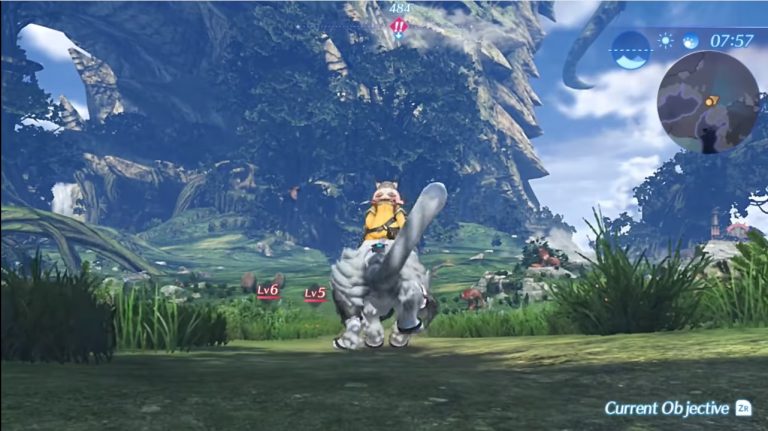The width and height of the screenshot is (768, 431).
Task: Click the orange player marker on the minimap
Action: [712, 100]
